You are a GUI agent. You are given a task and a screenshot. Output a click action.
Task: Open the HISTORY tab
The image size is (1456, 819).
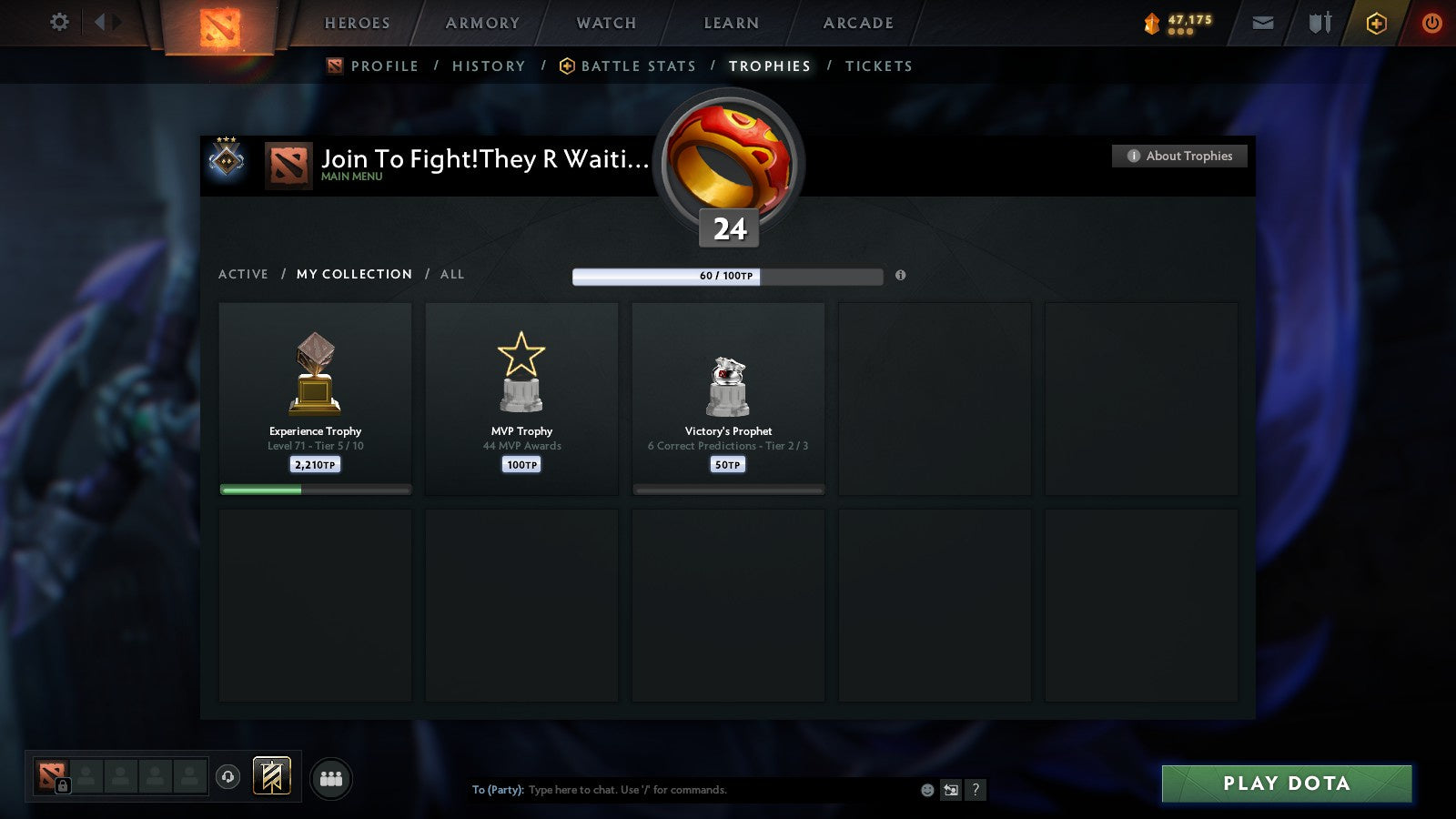pos(489,66)
